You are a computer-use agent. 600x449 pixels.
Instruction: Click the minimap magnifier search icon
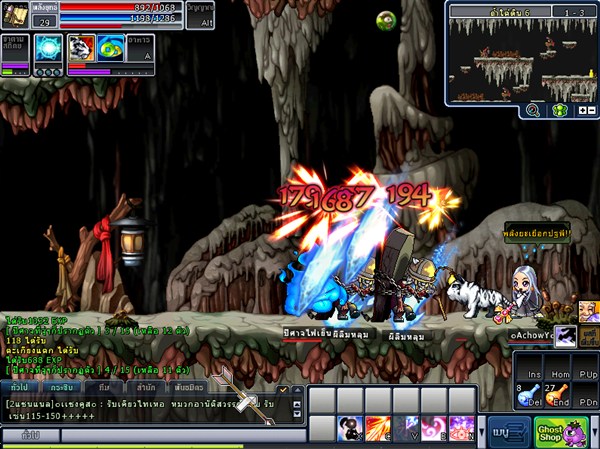[532, 111]
